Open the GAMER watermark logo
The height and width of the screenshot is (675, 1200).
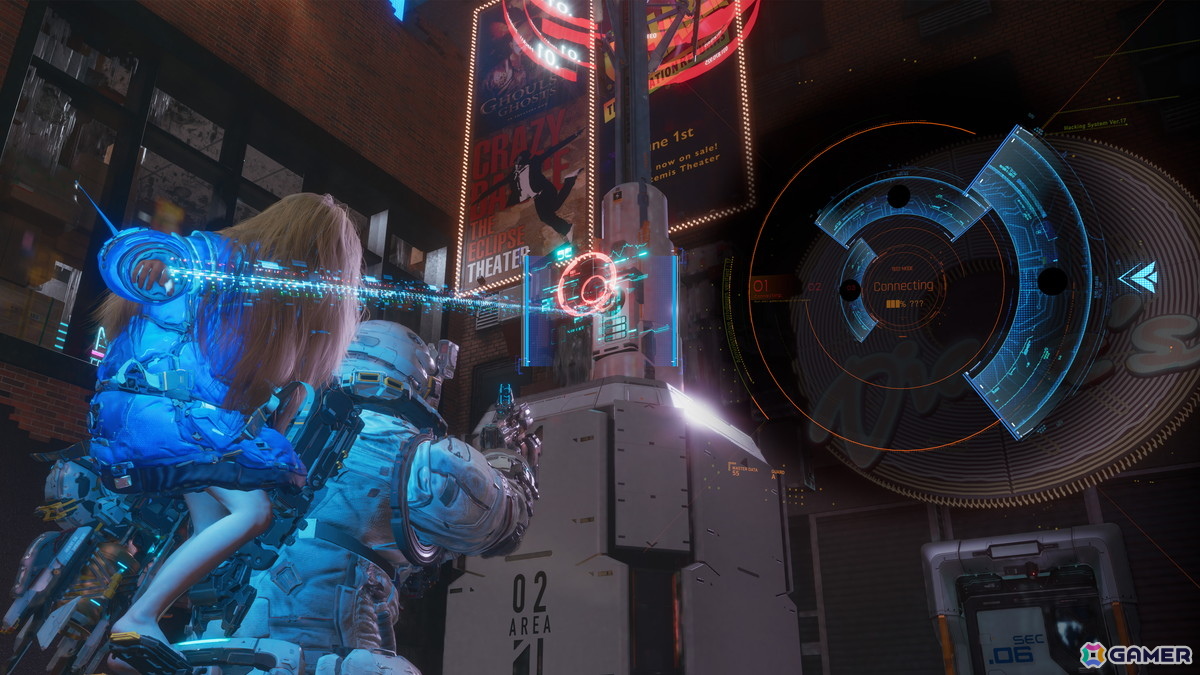pos(1136,654)
